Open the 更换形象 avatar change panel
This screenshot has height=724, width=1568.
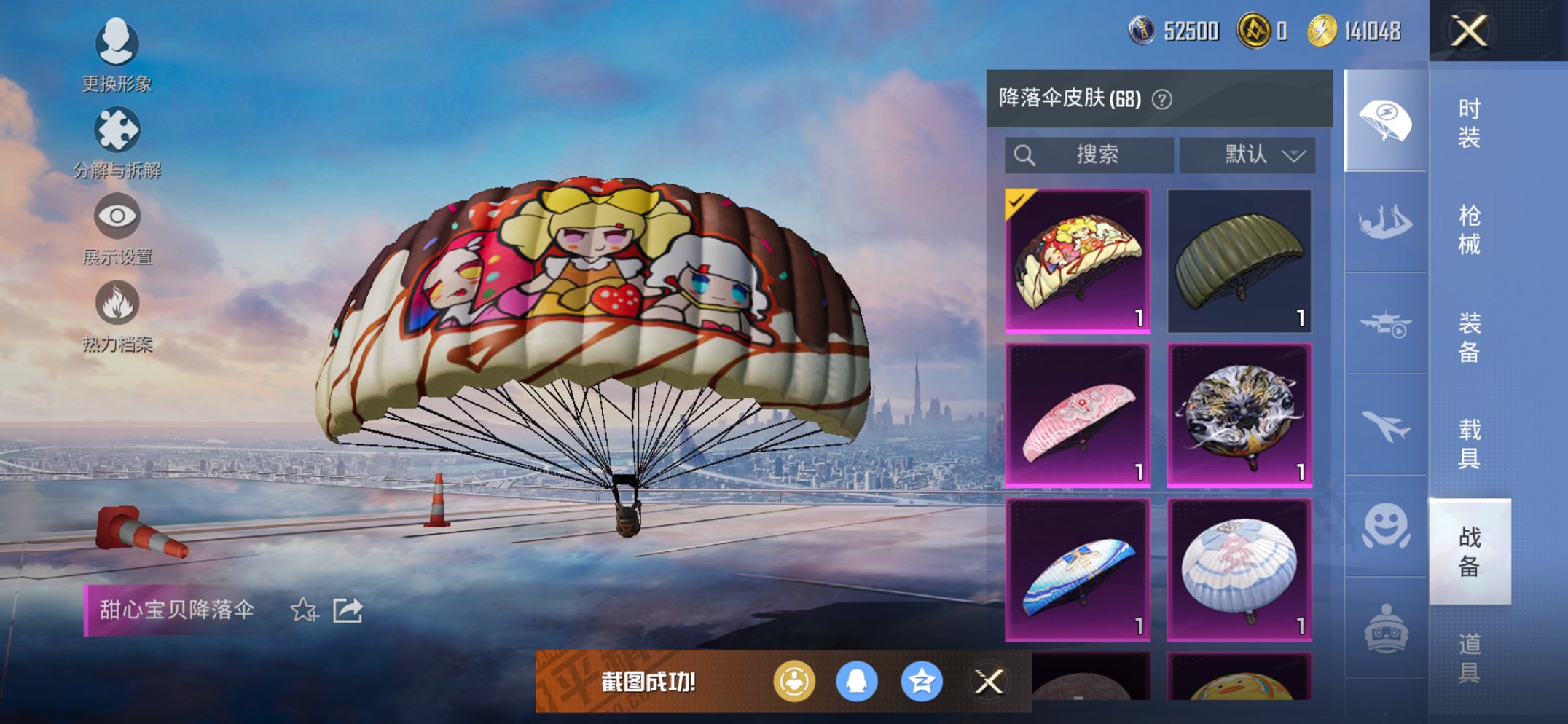117,45
